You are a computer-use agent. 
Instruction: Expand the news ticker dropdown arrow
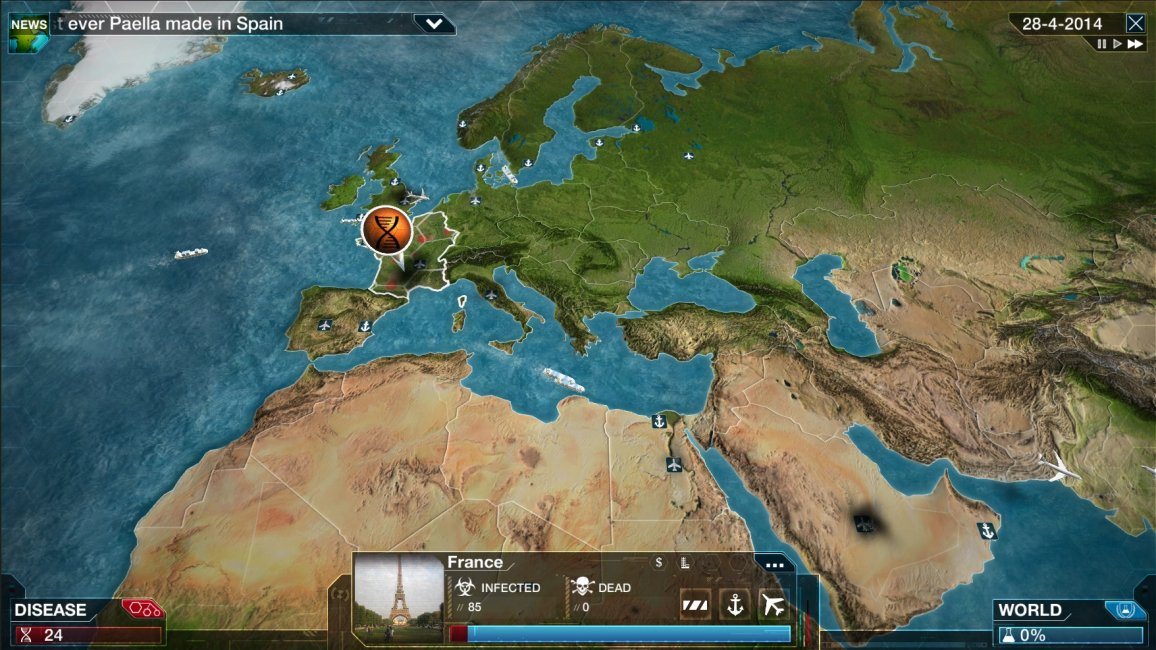click(x=433, y=23)
